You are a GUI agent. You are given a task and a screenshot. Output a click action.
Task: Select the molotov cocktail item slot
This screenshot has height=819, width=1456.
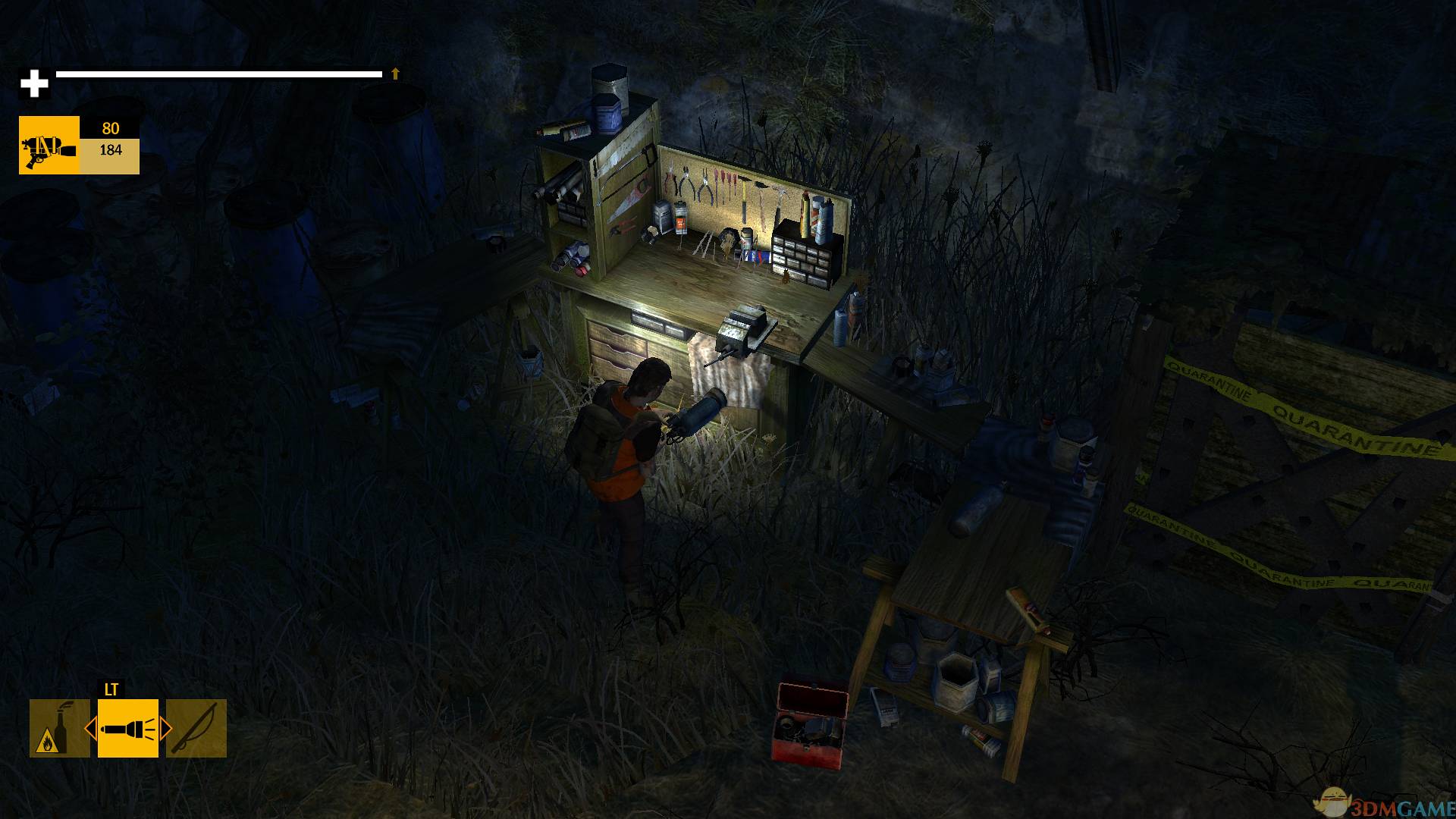pos(59,728)
